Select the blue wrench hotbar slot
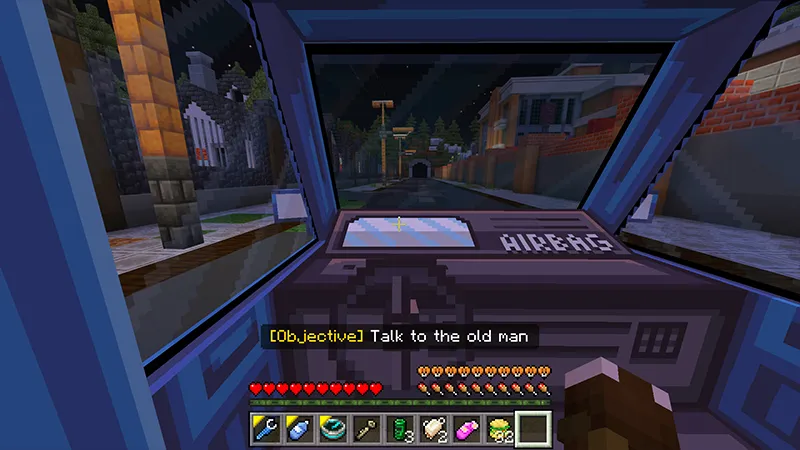This screenshot has height=450, width=800. click(x=265, y=429)
